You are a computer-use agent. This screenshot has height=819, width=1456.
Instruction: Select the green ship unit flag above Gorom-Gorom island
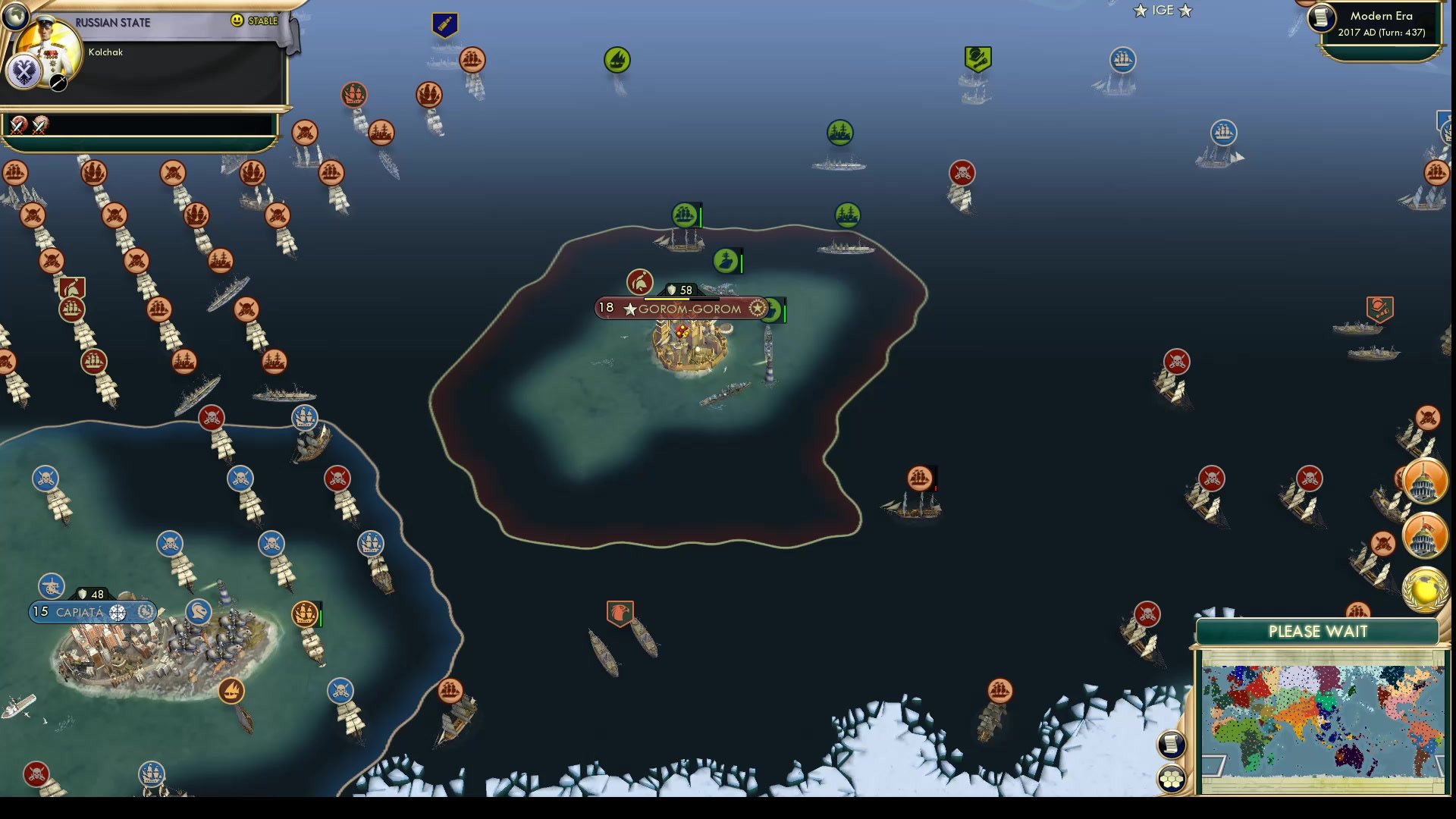[x=685, y=216]
